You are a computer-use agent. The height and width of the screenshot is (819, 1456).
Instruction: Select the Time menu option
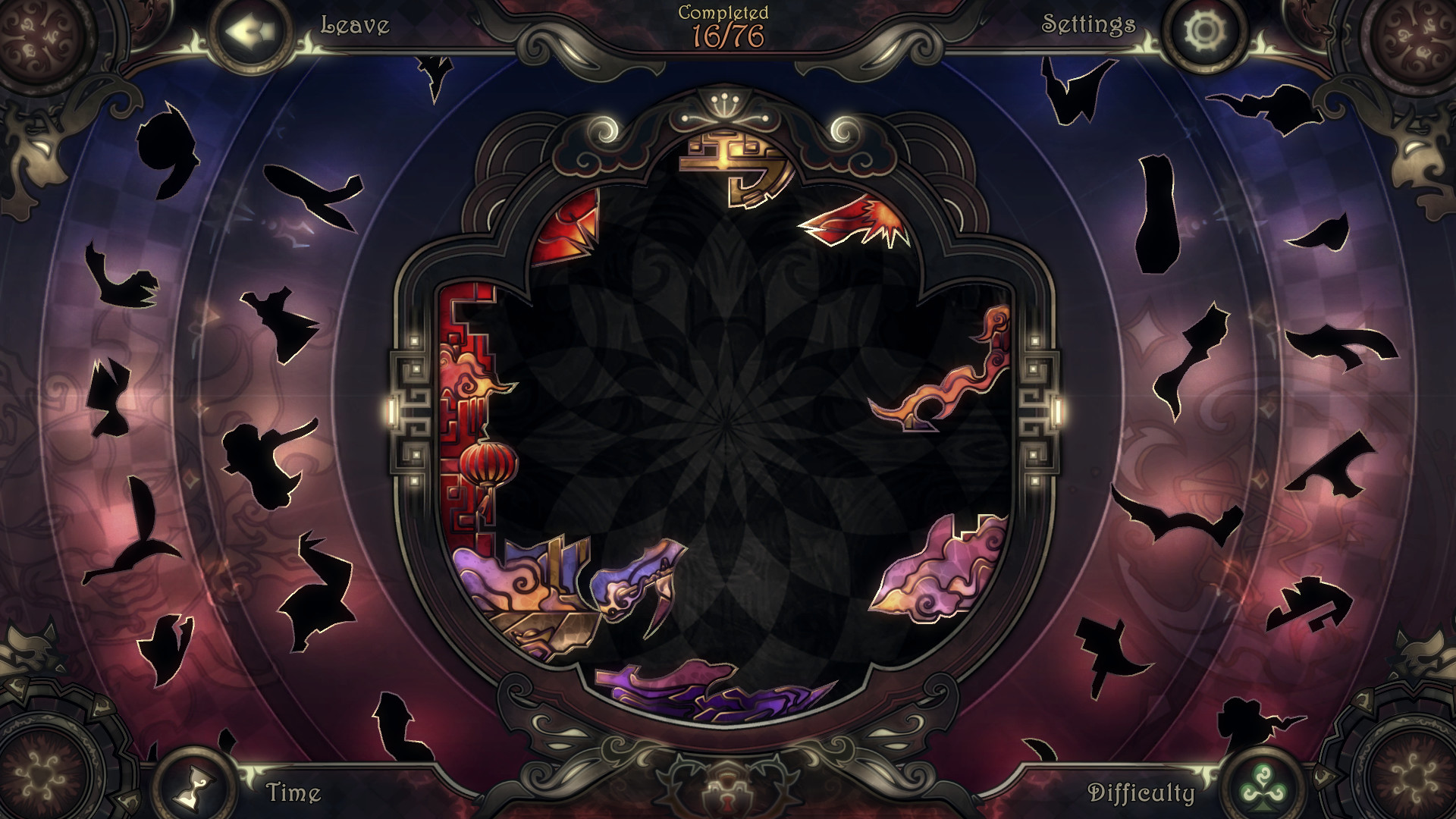(x=292, y=791)
